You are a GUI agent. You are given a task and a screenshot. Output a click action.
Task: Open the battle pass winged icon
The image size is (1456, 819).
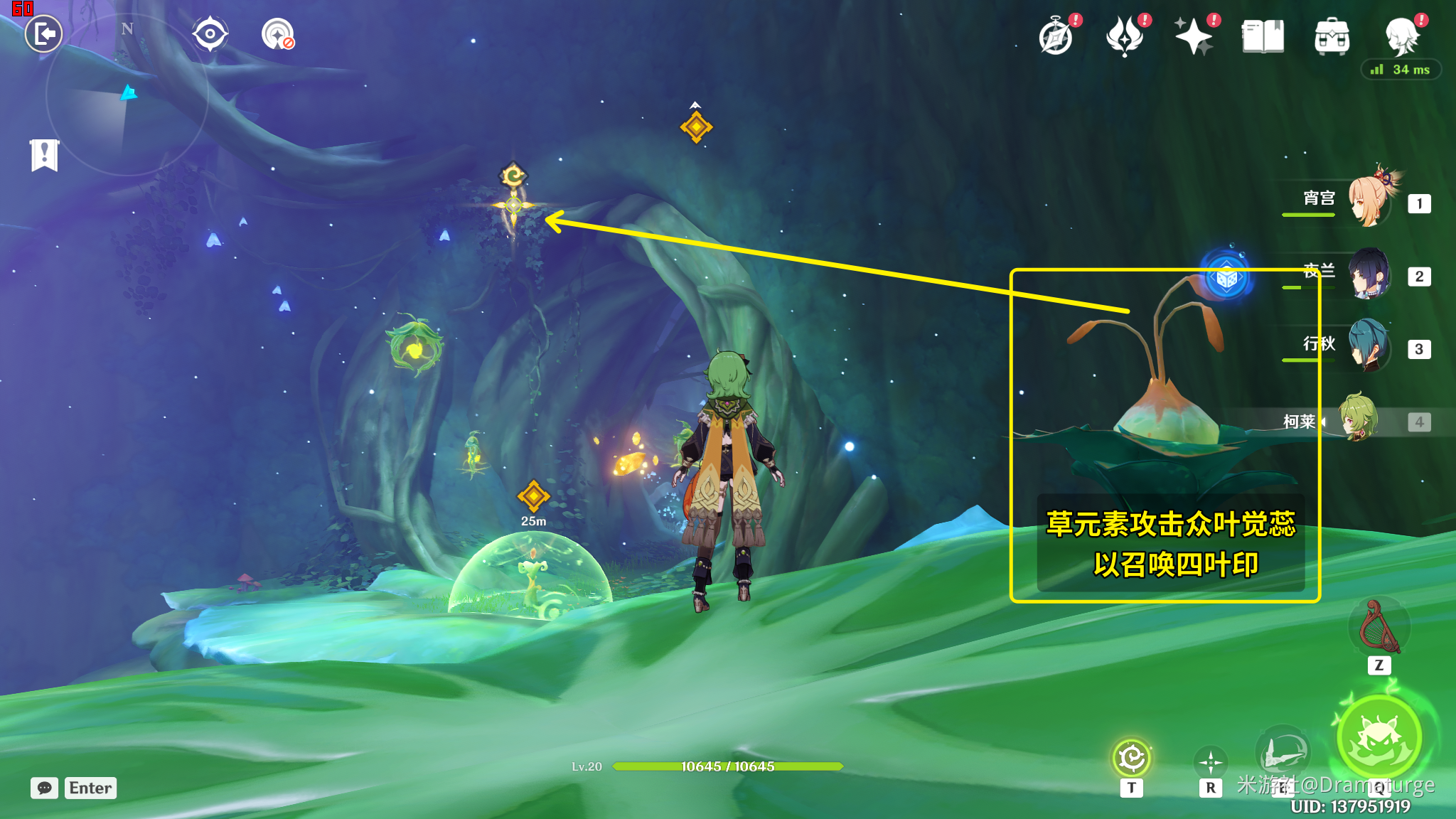pyautogui.click(x=1125, y=36)
